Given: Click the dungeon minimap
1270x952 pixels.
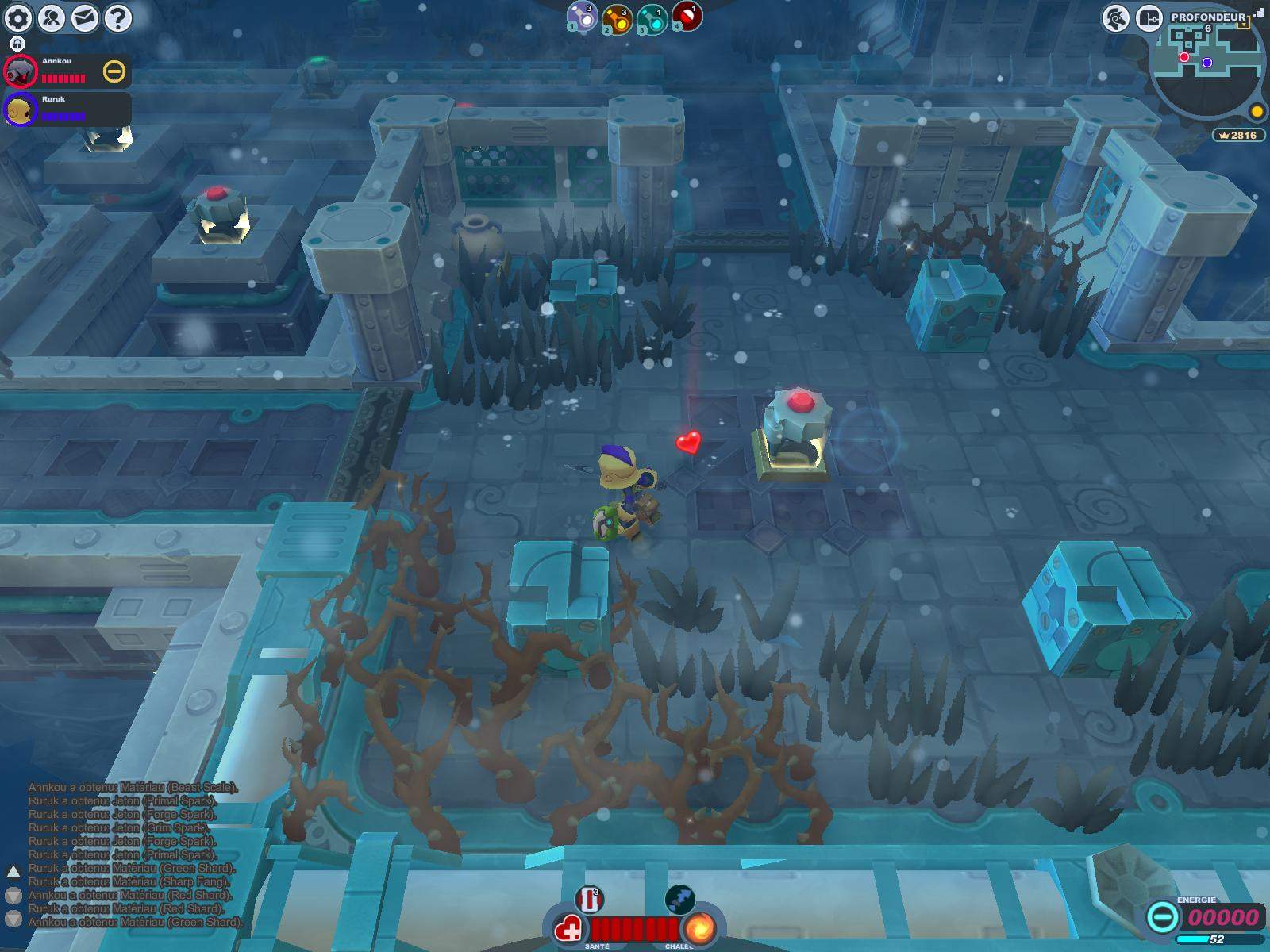Looking at the screenshot, I should (x=1205, y=71).
